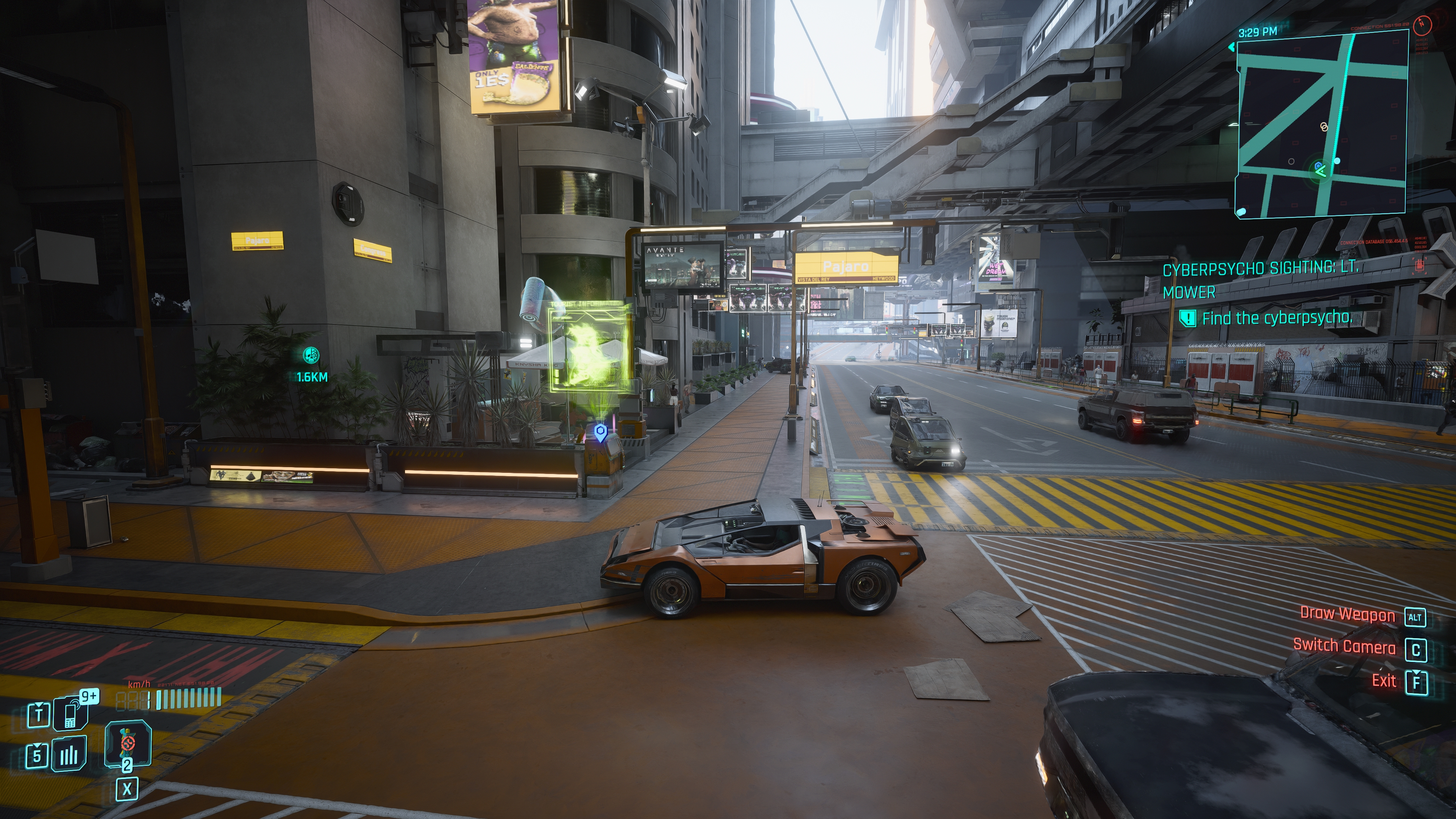Viewport: 1456px width, 819px height.
Task: Select the Cyberpsycho Sighting: Lt. Mower quest tracker
Action: (1260, 279)
